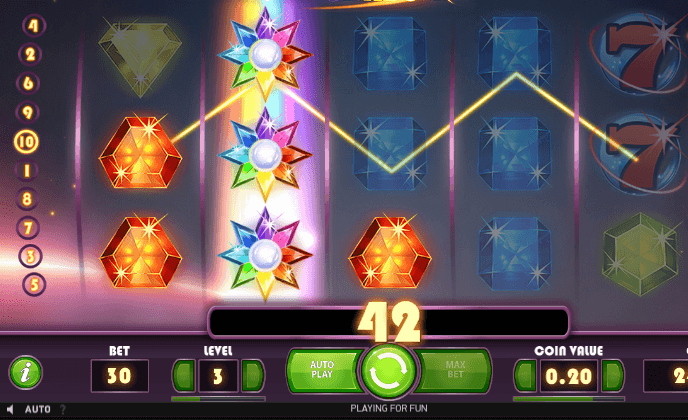Select payline number 1 marker

tap(26, 170)
